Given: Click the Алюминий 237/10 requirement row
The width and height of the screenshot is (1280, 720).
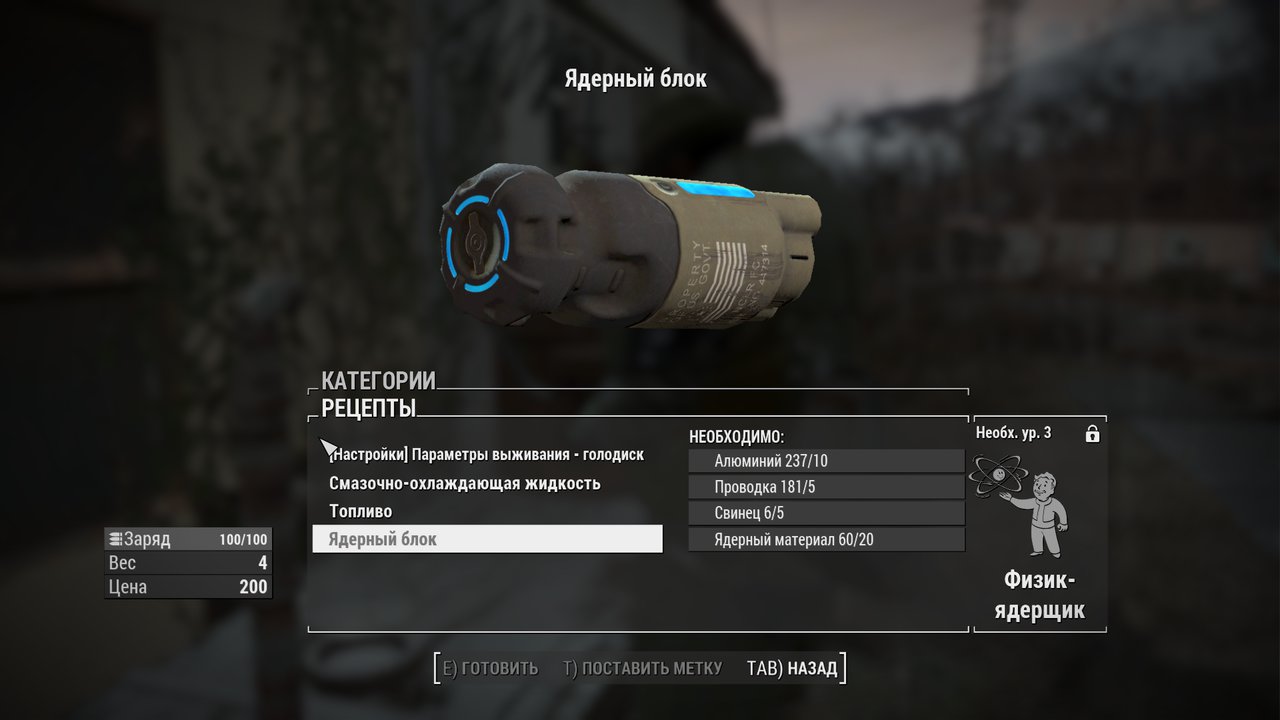Looking at the screenshot, I should 826,461.
